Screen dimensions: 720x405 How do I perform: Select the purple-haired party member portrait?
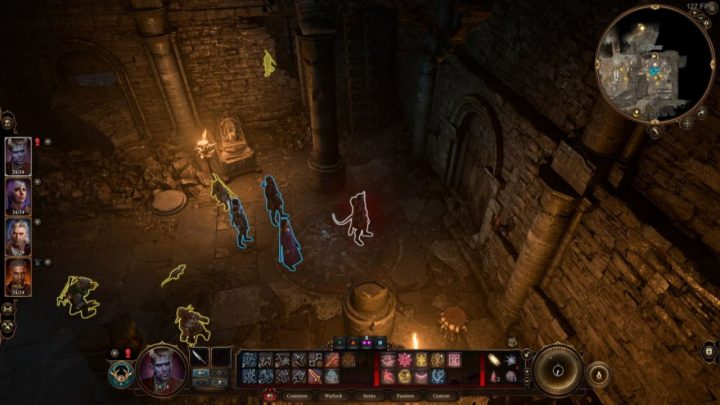tap(18, 194)
